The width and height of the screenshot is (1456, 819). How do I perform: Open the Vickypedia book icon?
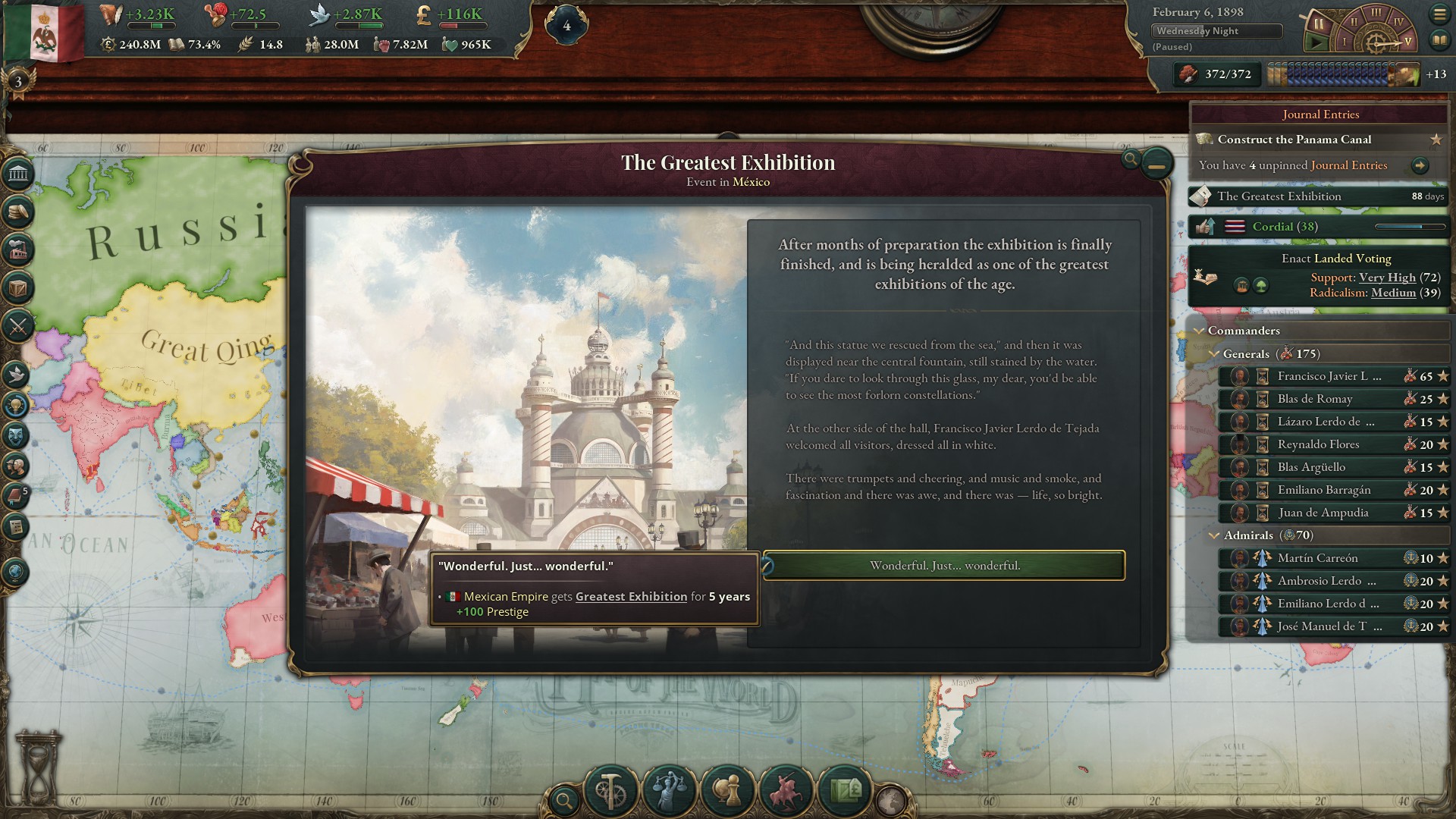click(x=1439, y=39)
